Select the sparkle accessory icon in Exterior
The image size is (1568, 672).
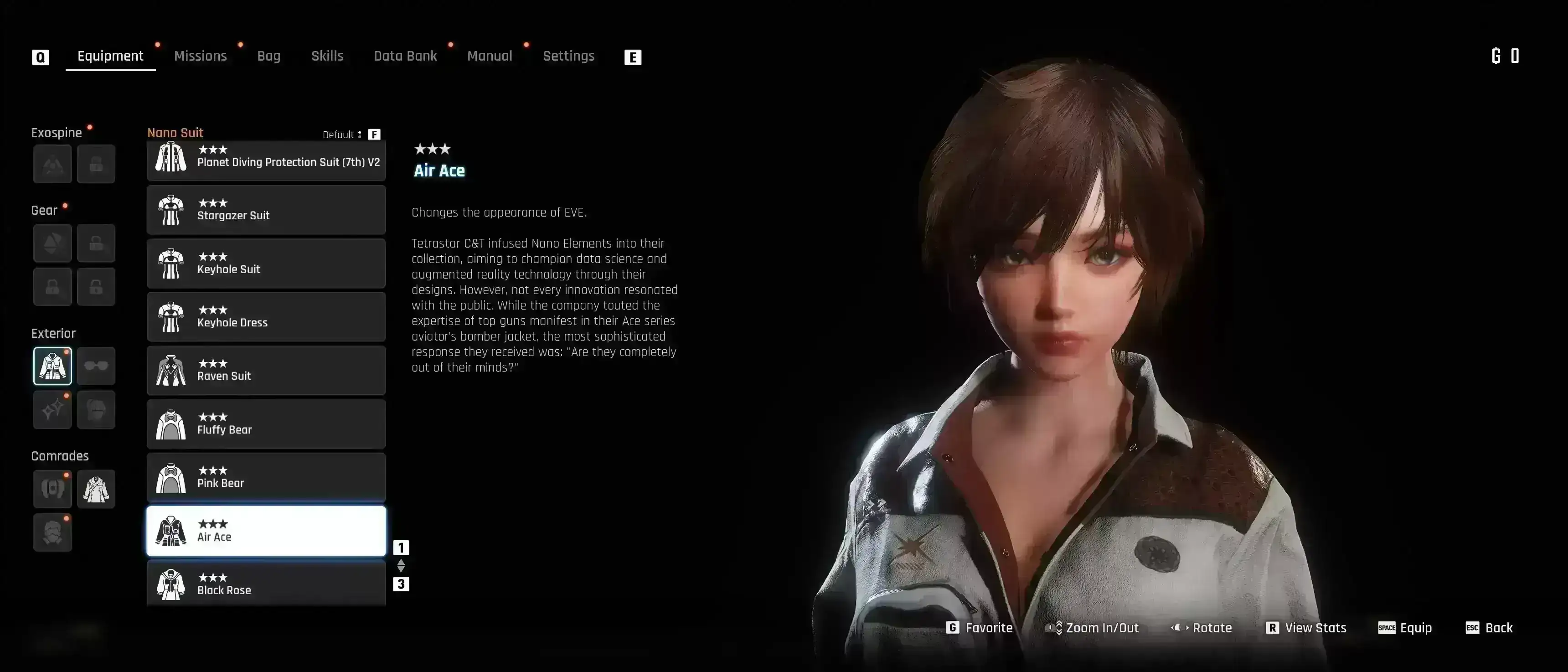(x=52, y=410)
